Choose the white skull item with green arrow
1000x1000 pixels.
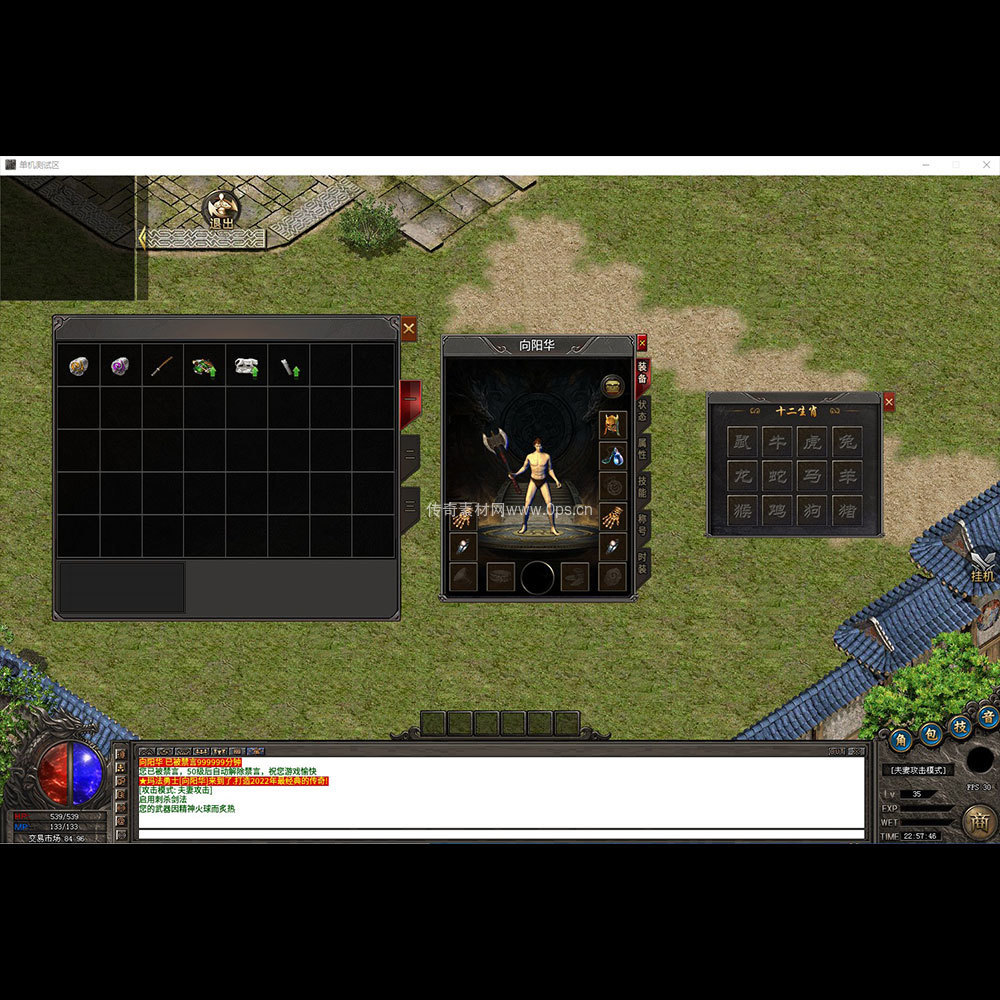tap(246, 366)
